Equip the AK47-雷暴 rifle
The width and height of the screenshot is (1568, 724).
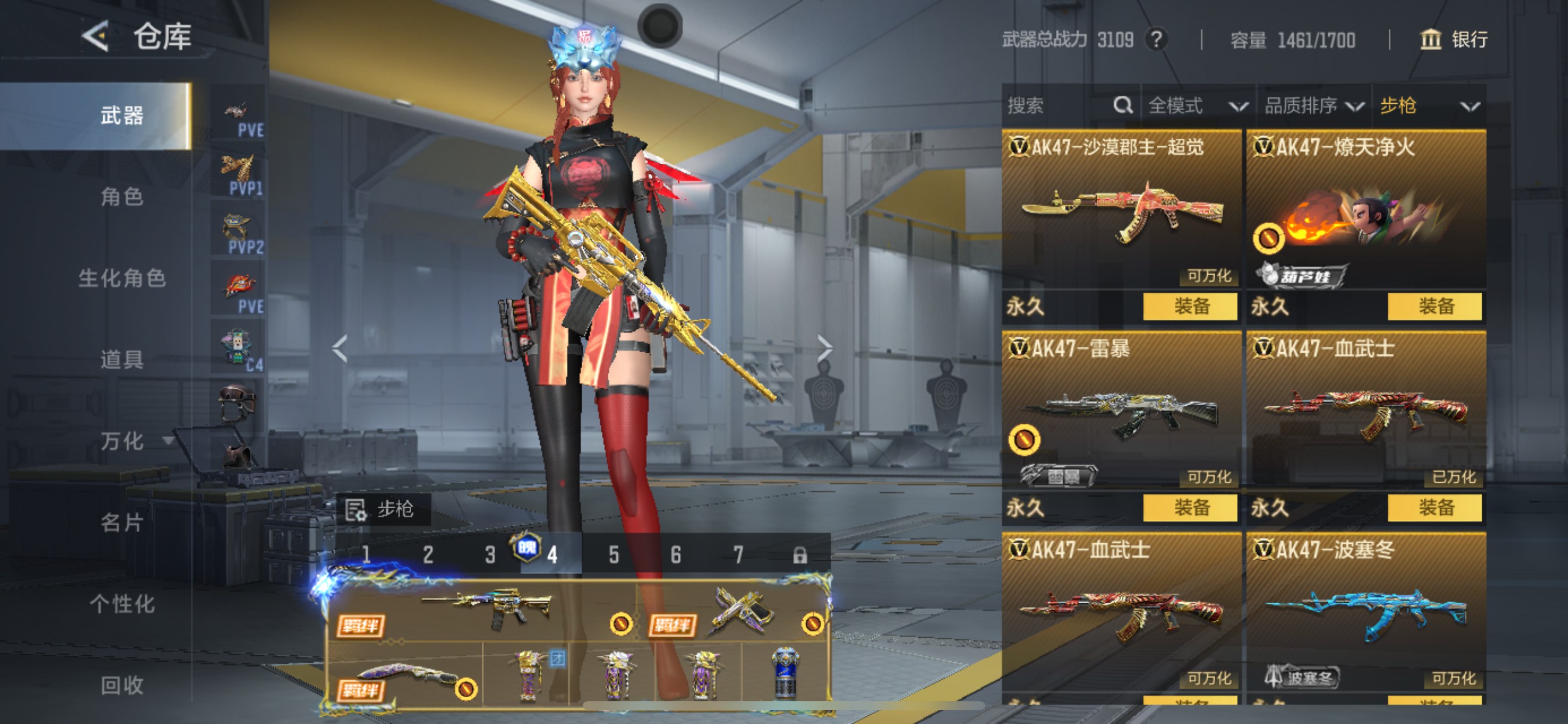click(x=1189, y=507)
